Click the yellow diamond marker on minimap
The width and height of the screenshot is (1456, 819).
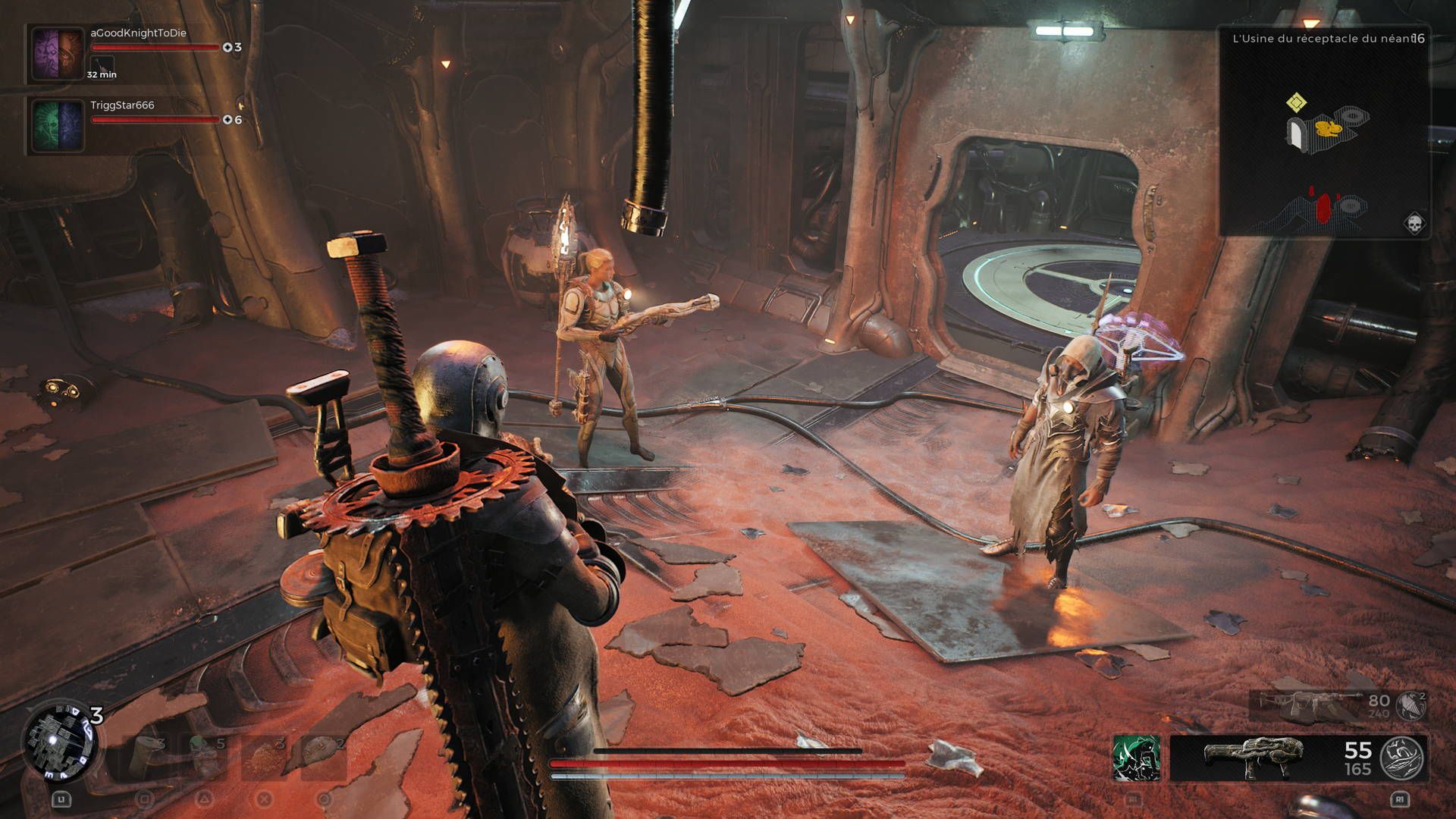[x=1296, y=102]
